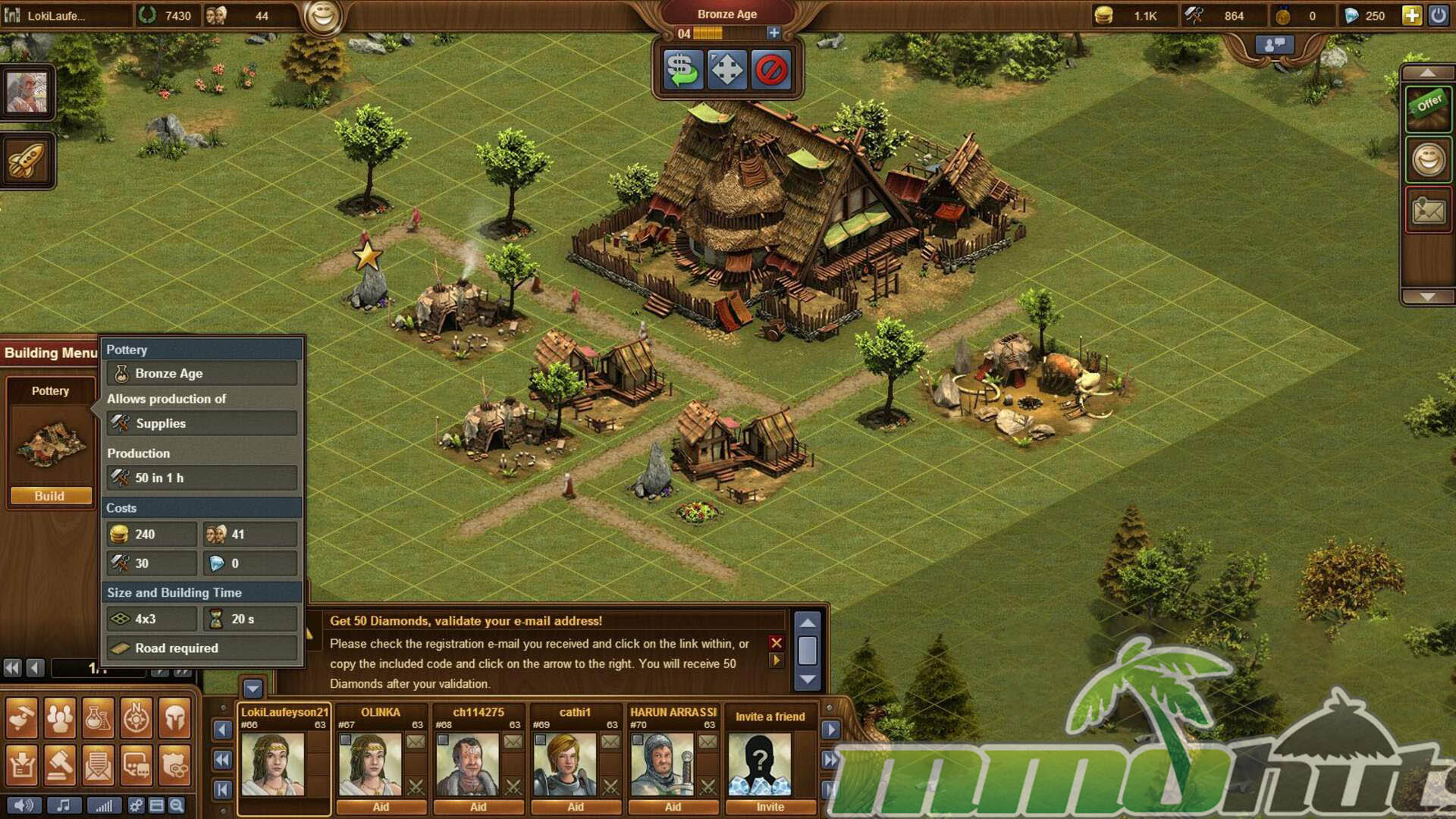1456x819 pixels.
Task: Buy forge points with the plus button
Action: 773,33
